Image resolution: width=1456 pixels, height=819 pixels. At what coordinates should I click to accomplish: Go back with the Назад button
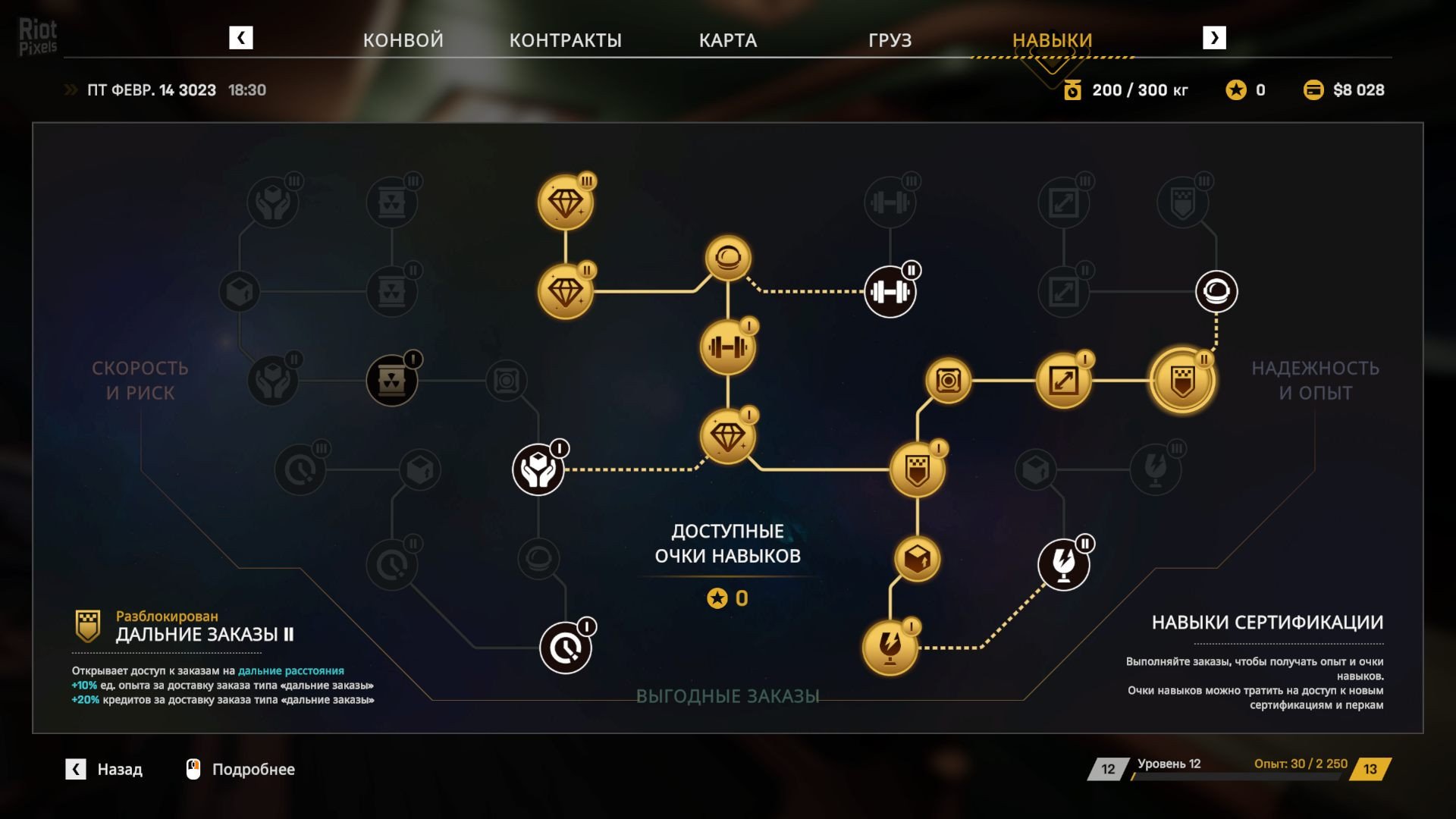(x=105, y=769)
